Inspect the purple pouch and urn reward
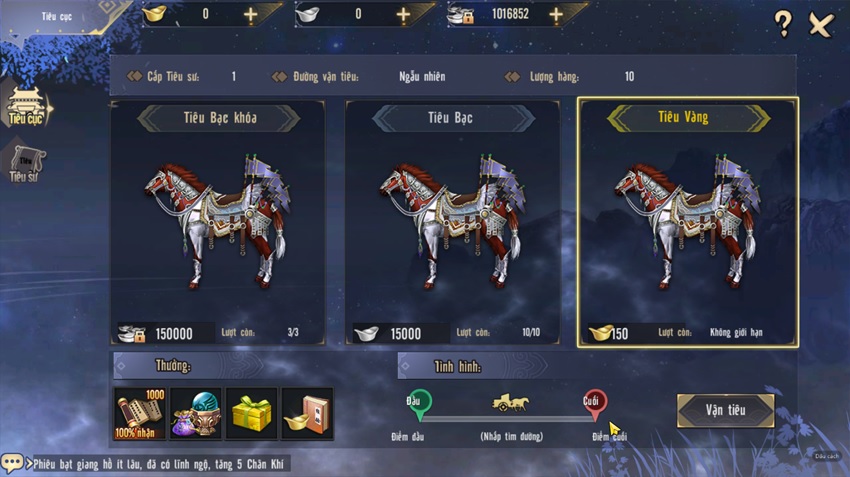This screenshot has width=850, height=477. 196,413
